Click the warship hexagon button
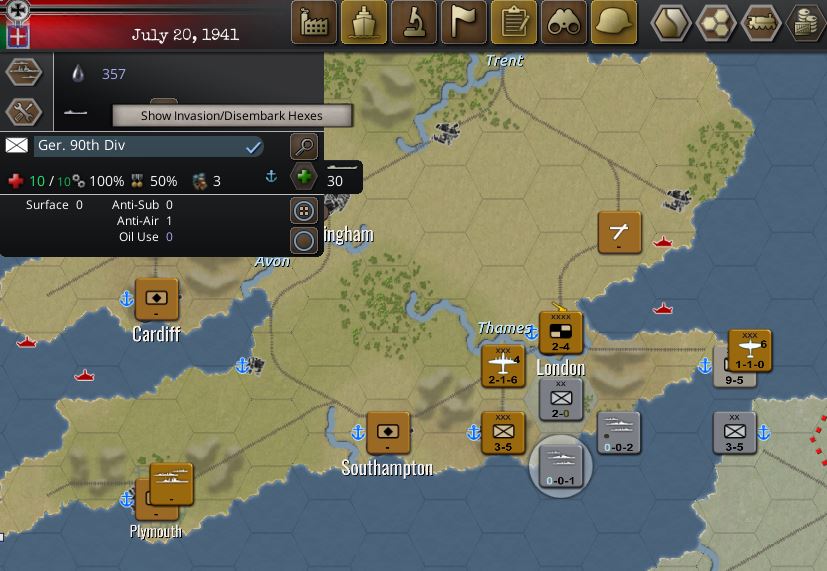The height and width of the screenshot is (571, 827). [24, 73]
